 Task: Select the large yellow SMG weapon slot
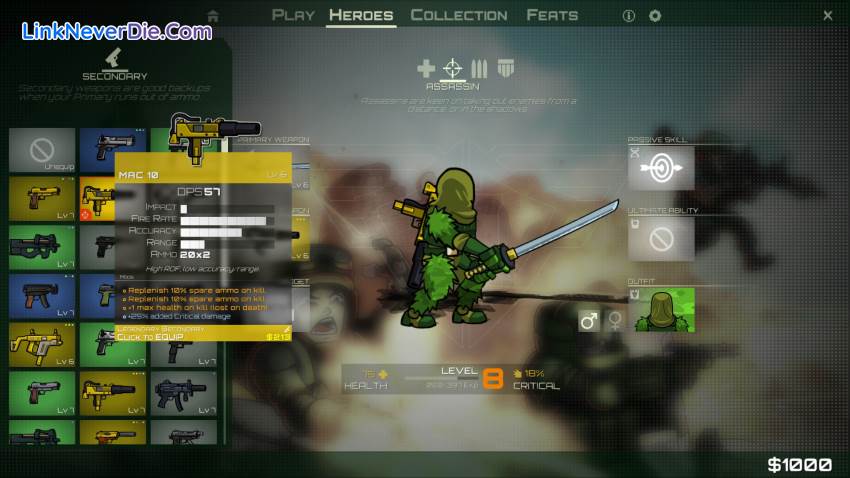click(x=42, y=343)
